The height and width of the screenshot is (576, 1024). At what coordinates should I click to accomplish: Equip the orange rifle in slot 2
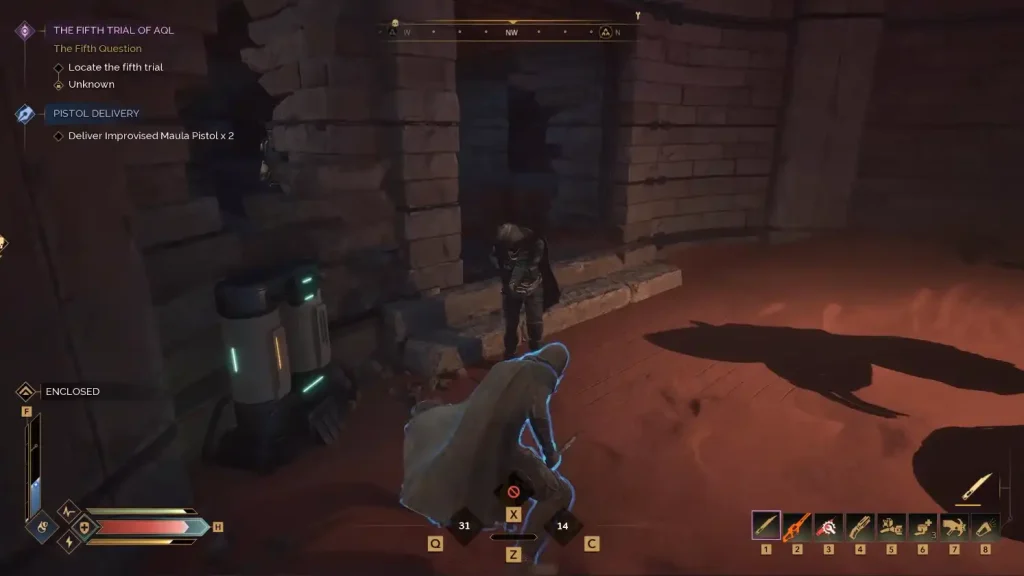[797, 526]
